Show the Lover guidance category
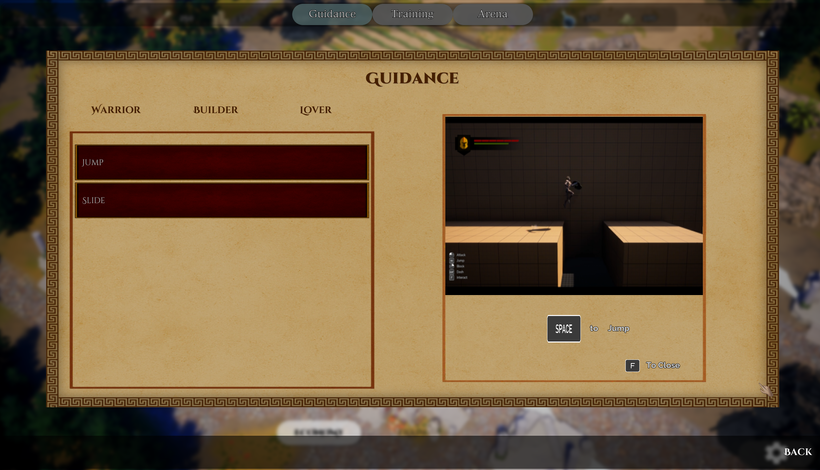 click(316, 110)
